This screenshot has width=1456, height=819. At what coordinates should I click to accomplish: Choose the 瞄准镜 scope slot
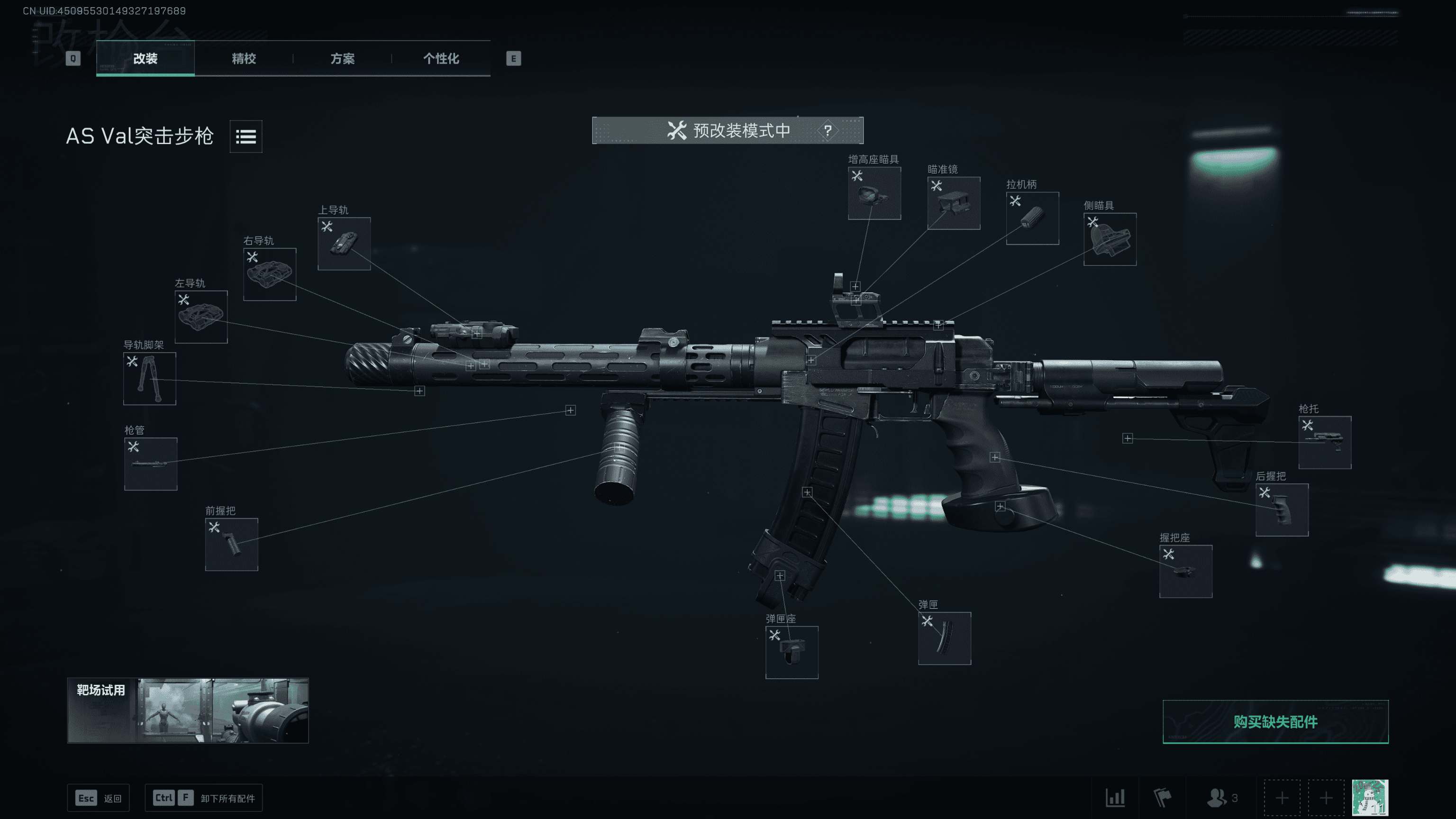pyautogui.click(x=954, y=203)
